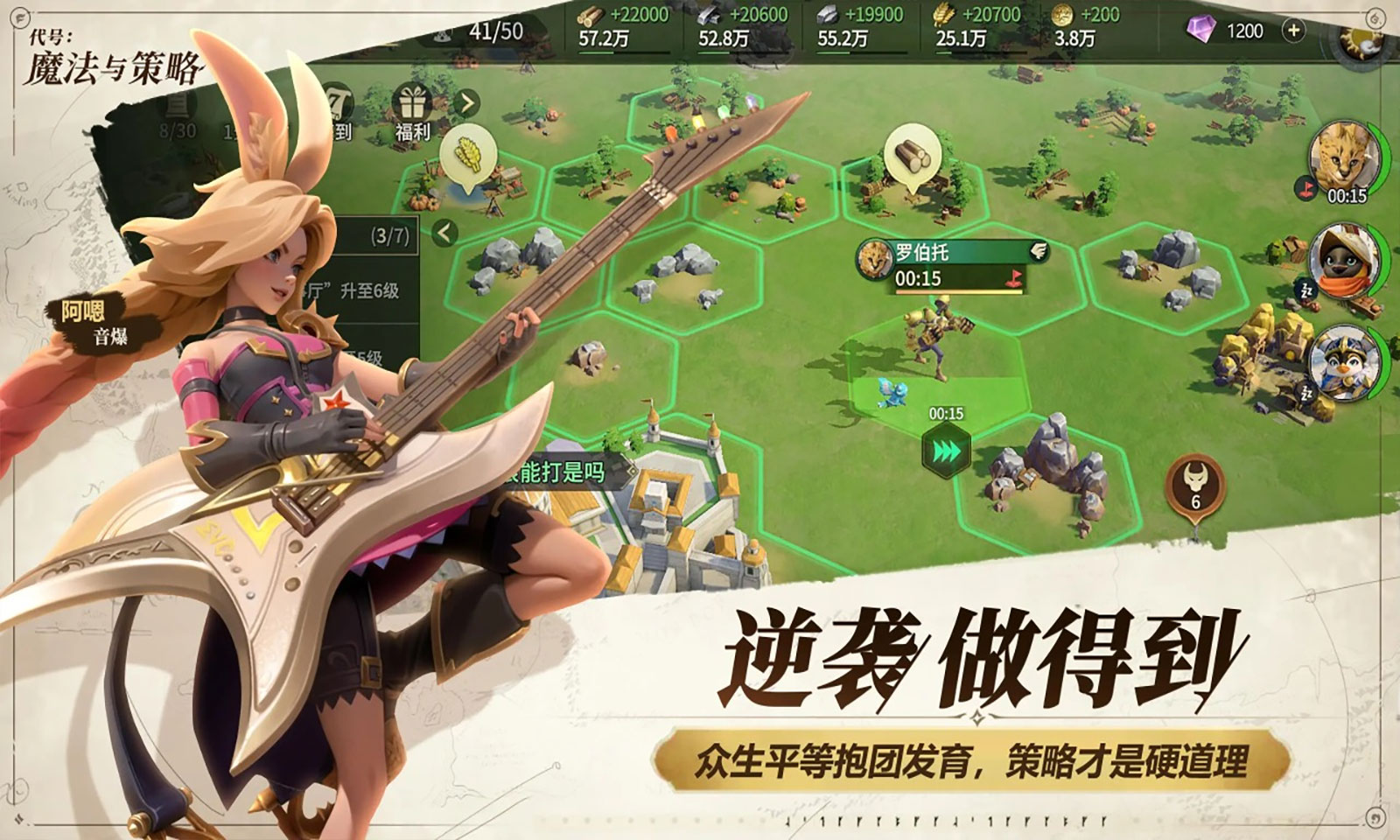This screenshot has width=1400, height=840.
Task: Toggle the Zzz idle status on the penguin hero
Action: click(x=1305, y=391)
